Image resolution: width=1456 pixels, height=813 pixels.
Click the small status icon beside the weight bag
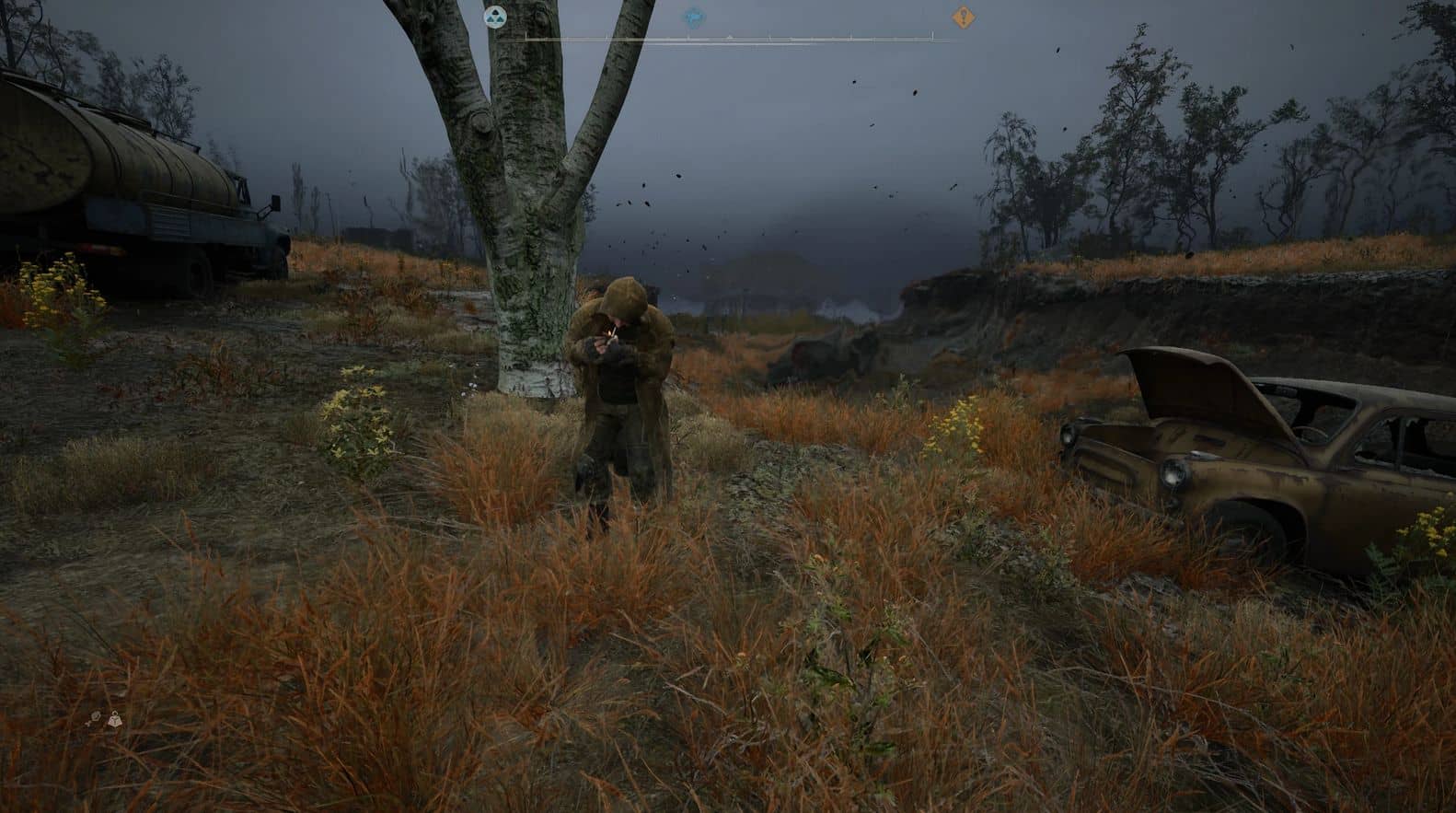coord(97,715)
